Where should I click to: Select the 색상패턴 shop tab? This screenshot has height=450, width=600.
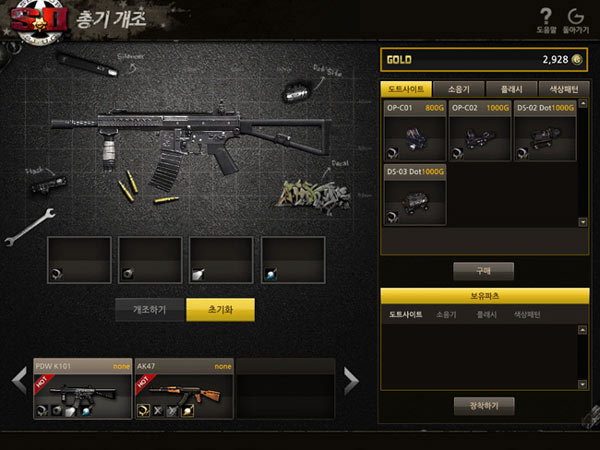[563, 89]
